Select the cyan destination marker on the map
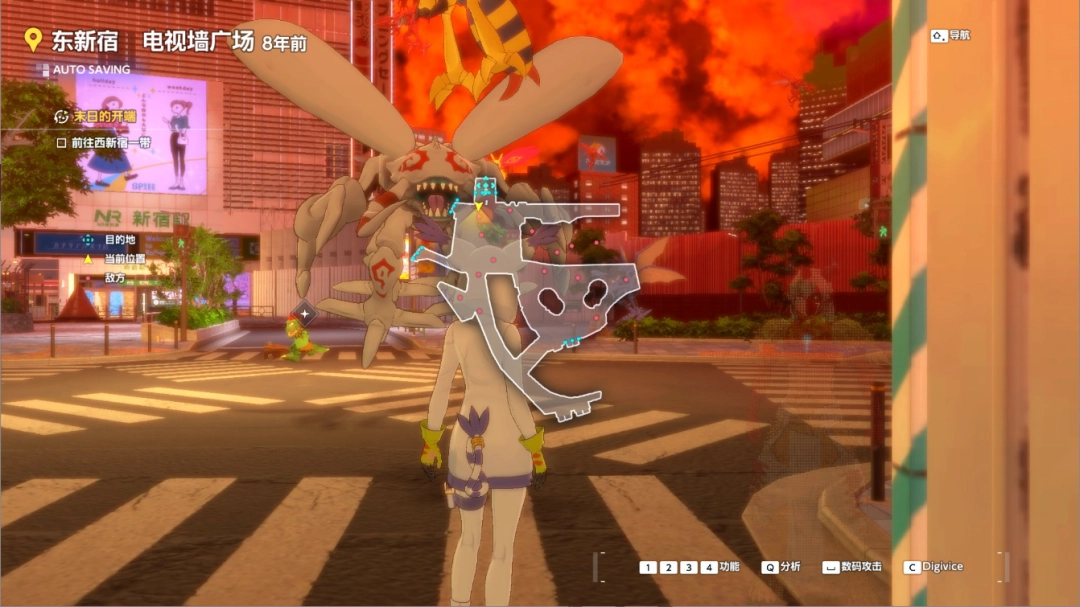Image resolution: width=1080 pixels, height=607 pixels. coord(486,187)
